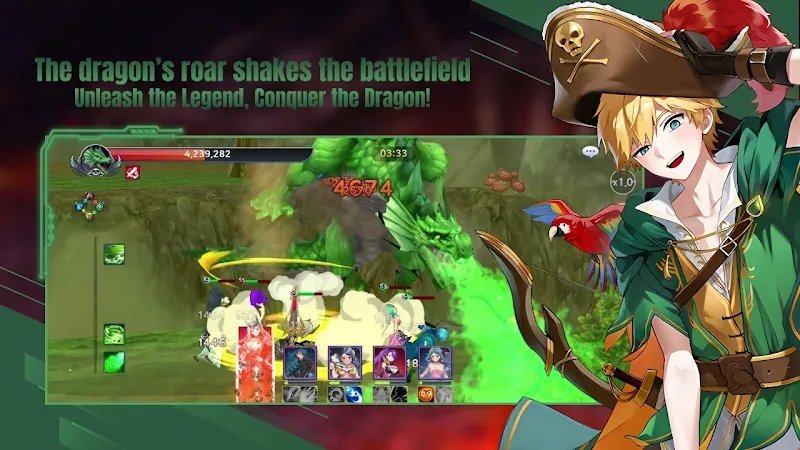
Task: Inspect the red sword buff icon
Action: coord(132,172)
